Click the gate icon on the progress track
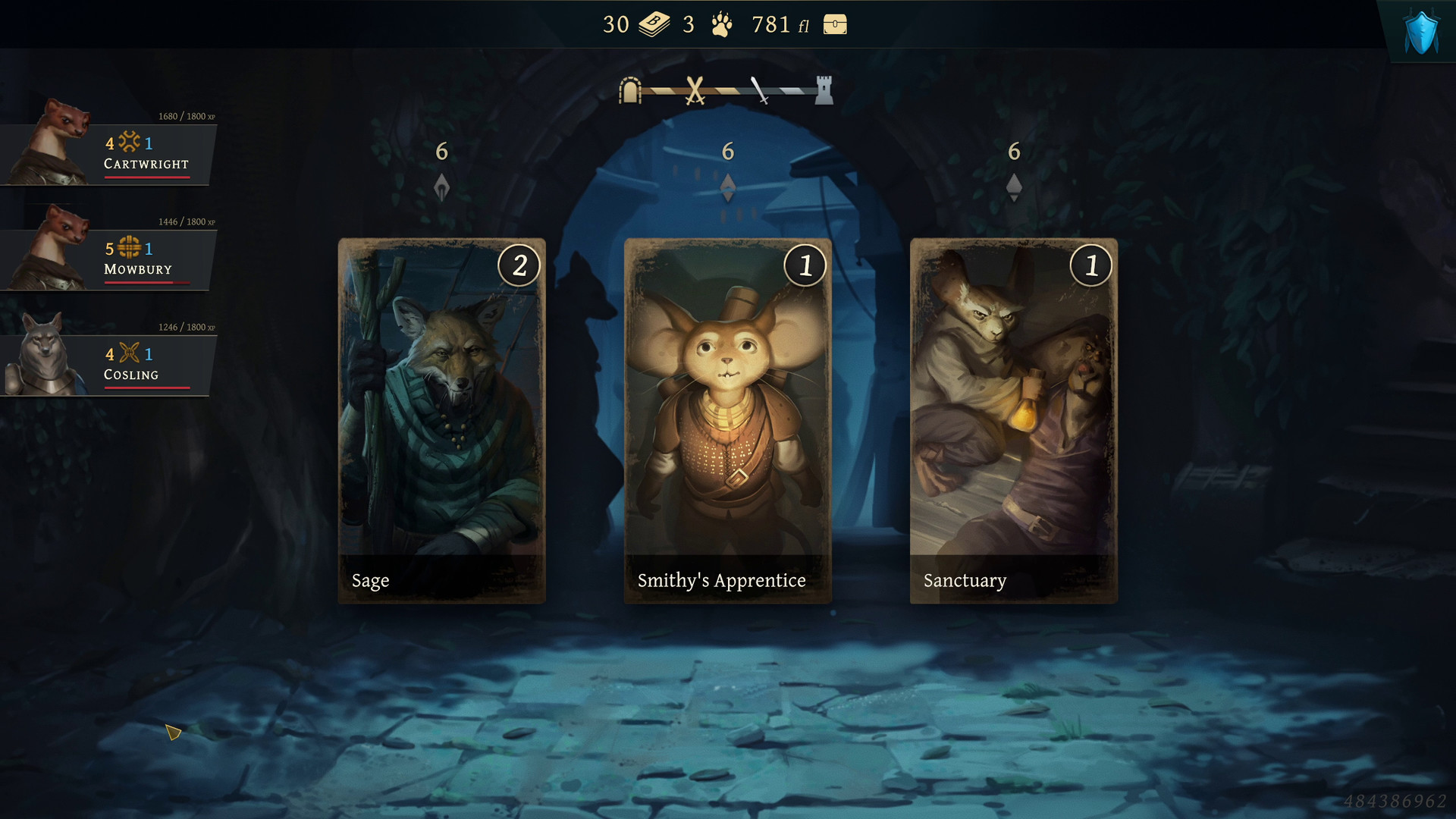The width and height of the screenshot is (1456, 819). (x=629, y=89)
